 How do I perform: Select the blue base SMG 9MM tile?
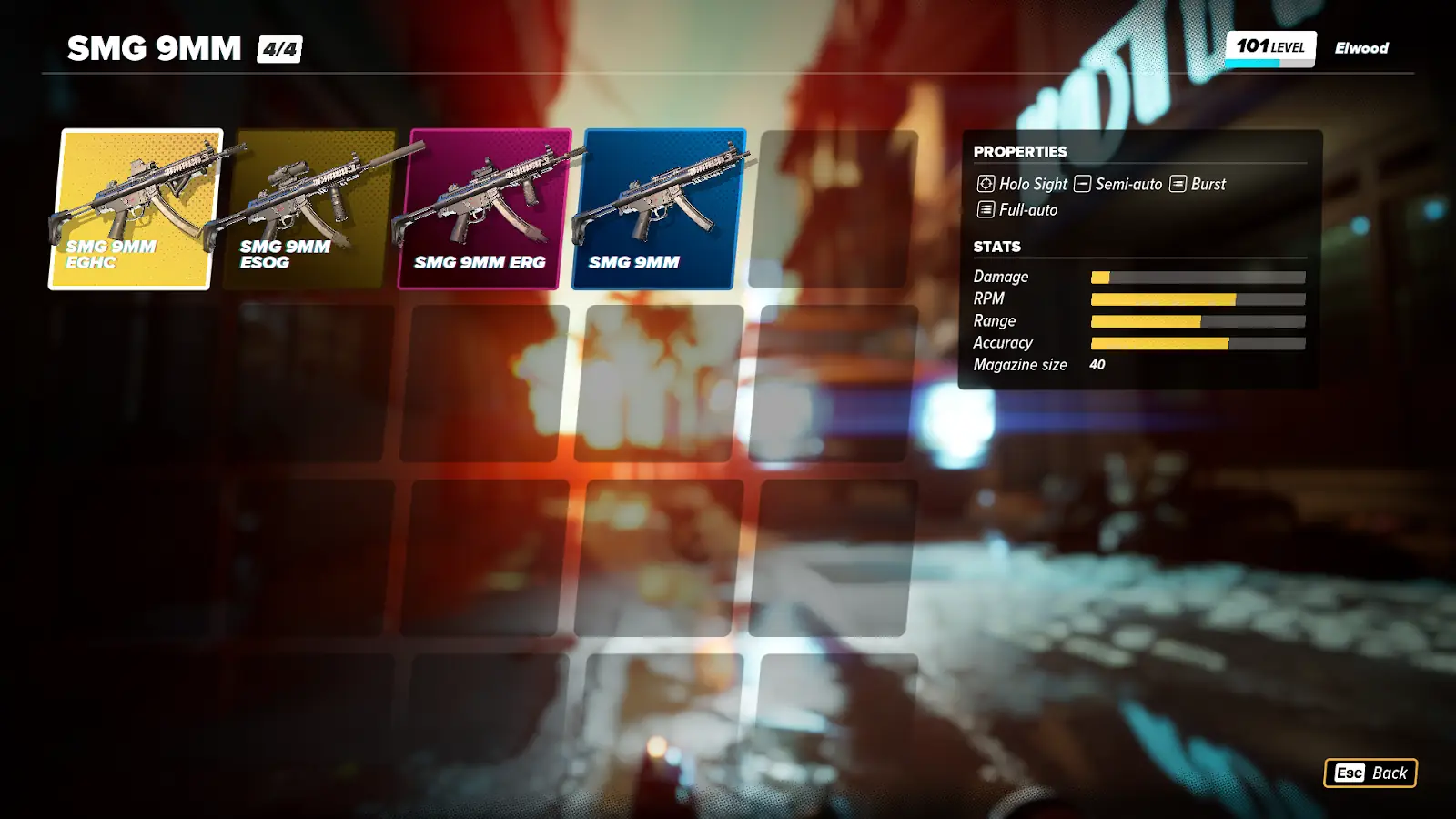point(657,209)
